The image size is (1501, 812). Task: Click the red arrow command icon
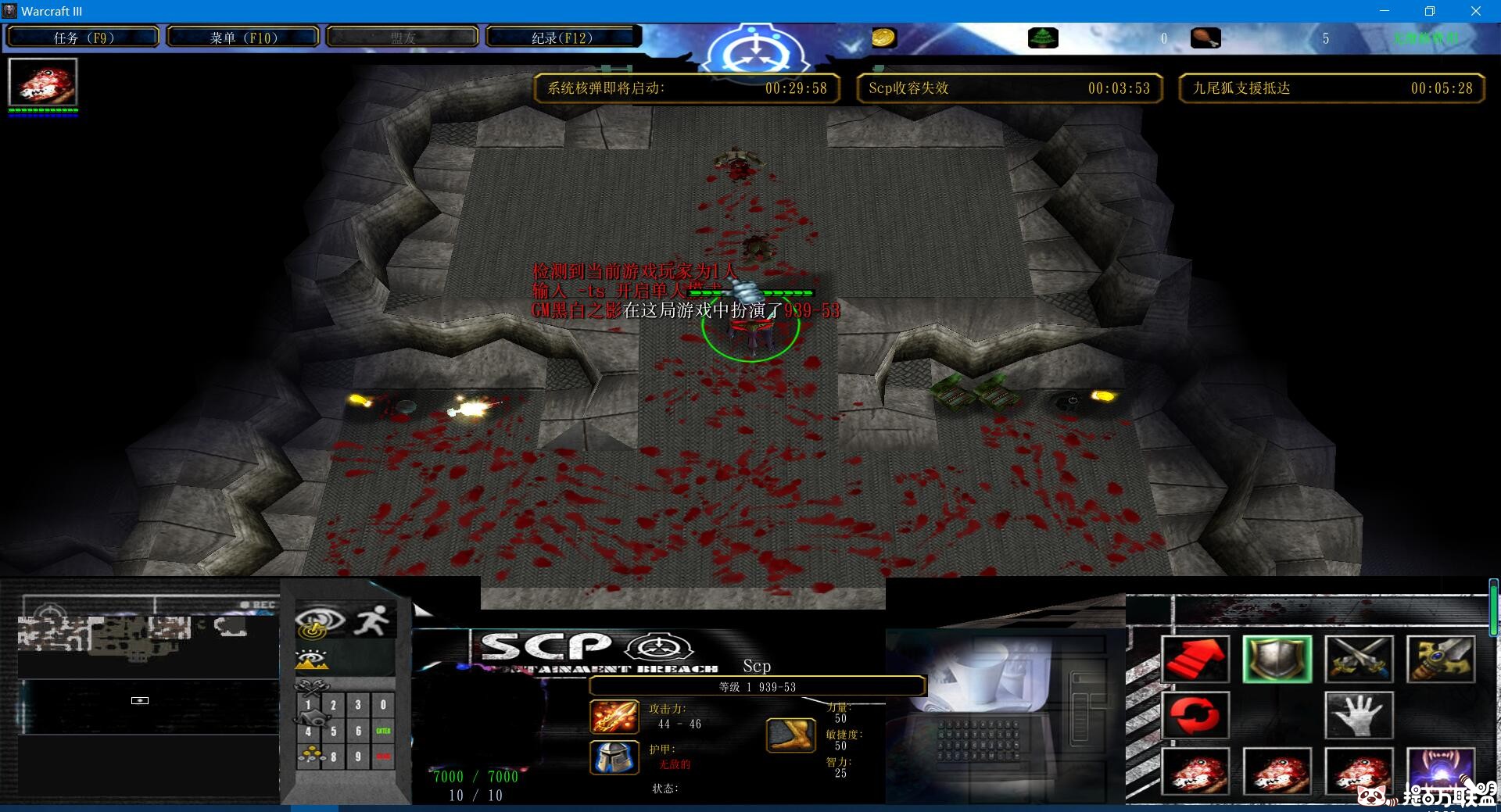click(1195, 659)
